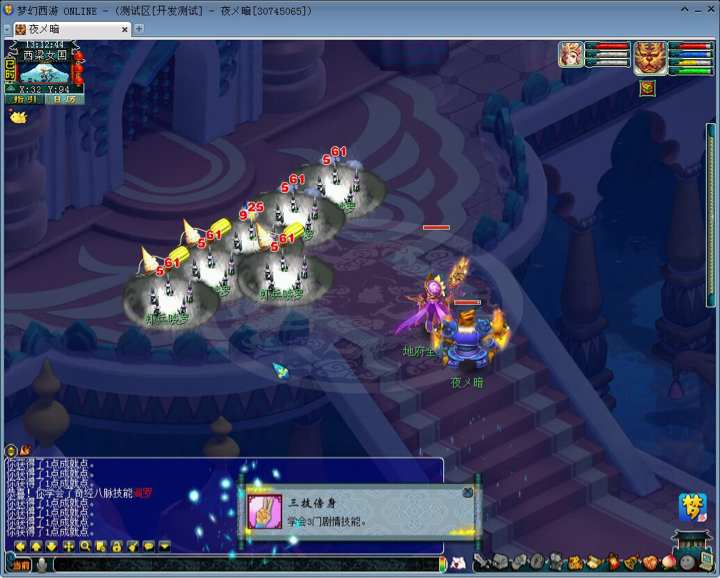Click the microphone voice chat icon
This screenshot has height=578, width=720.
[42, 565]
